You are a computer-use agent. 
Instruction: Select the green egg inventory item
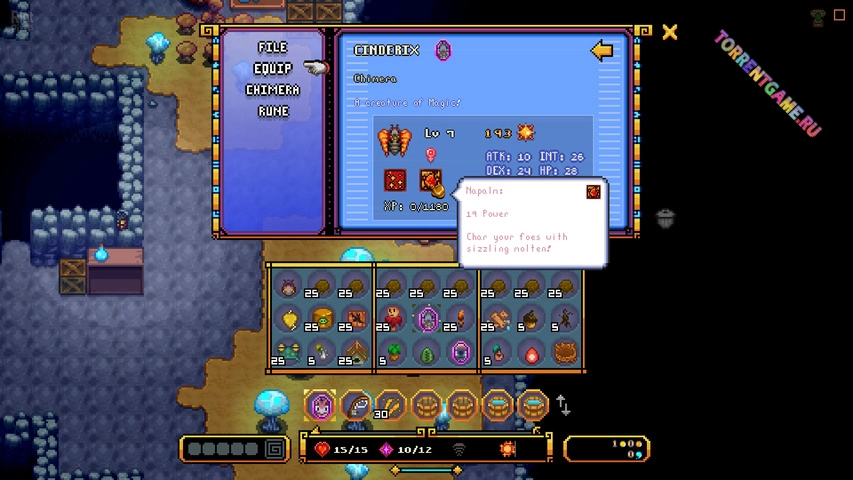427,353
